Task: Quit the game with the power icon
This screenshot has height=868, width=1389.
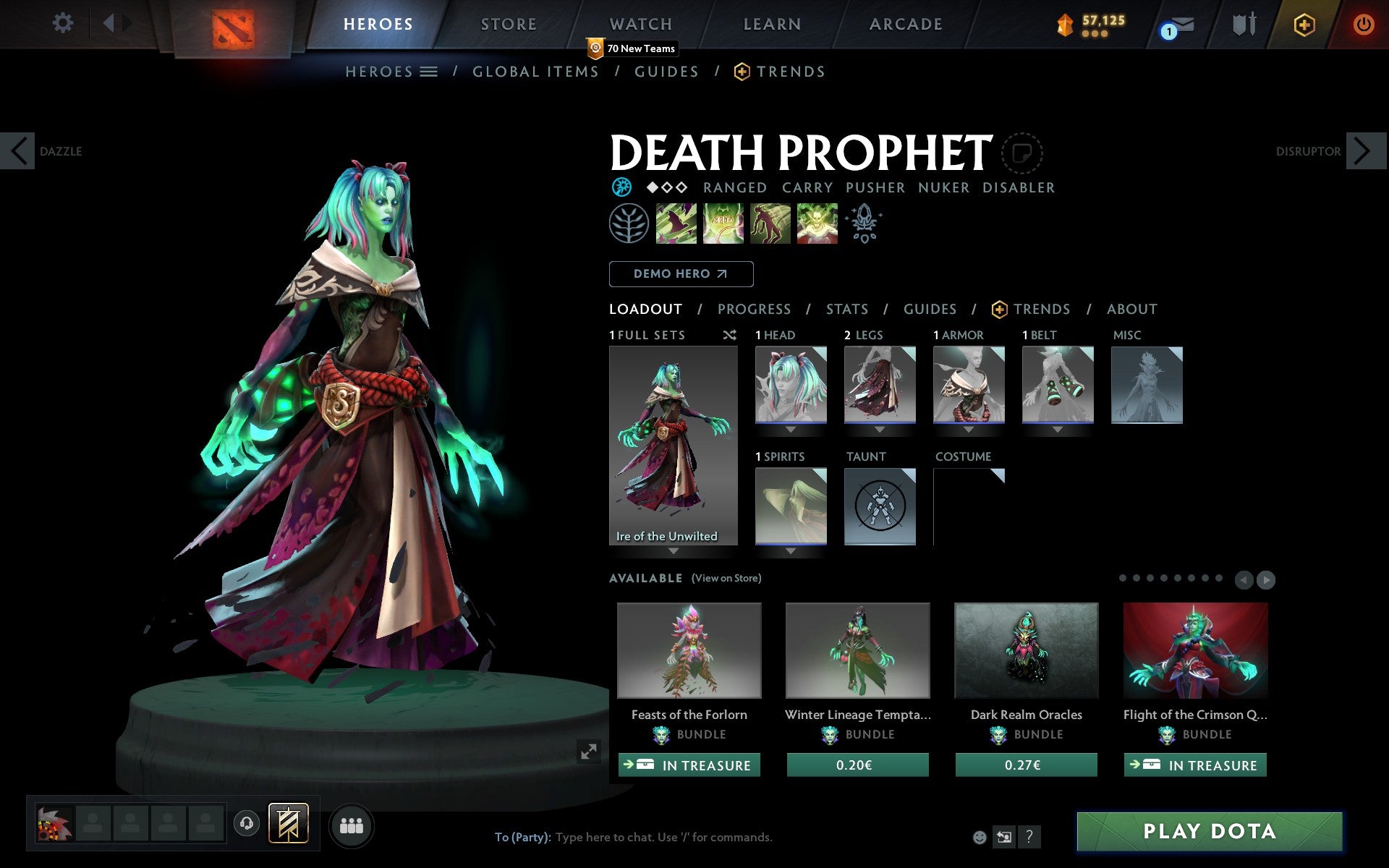Action: point(1363,25)
